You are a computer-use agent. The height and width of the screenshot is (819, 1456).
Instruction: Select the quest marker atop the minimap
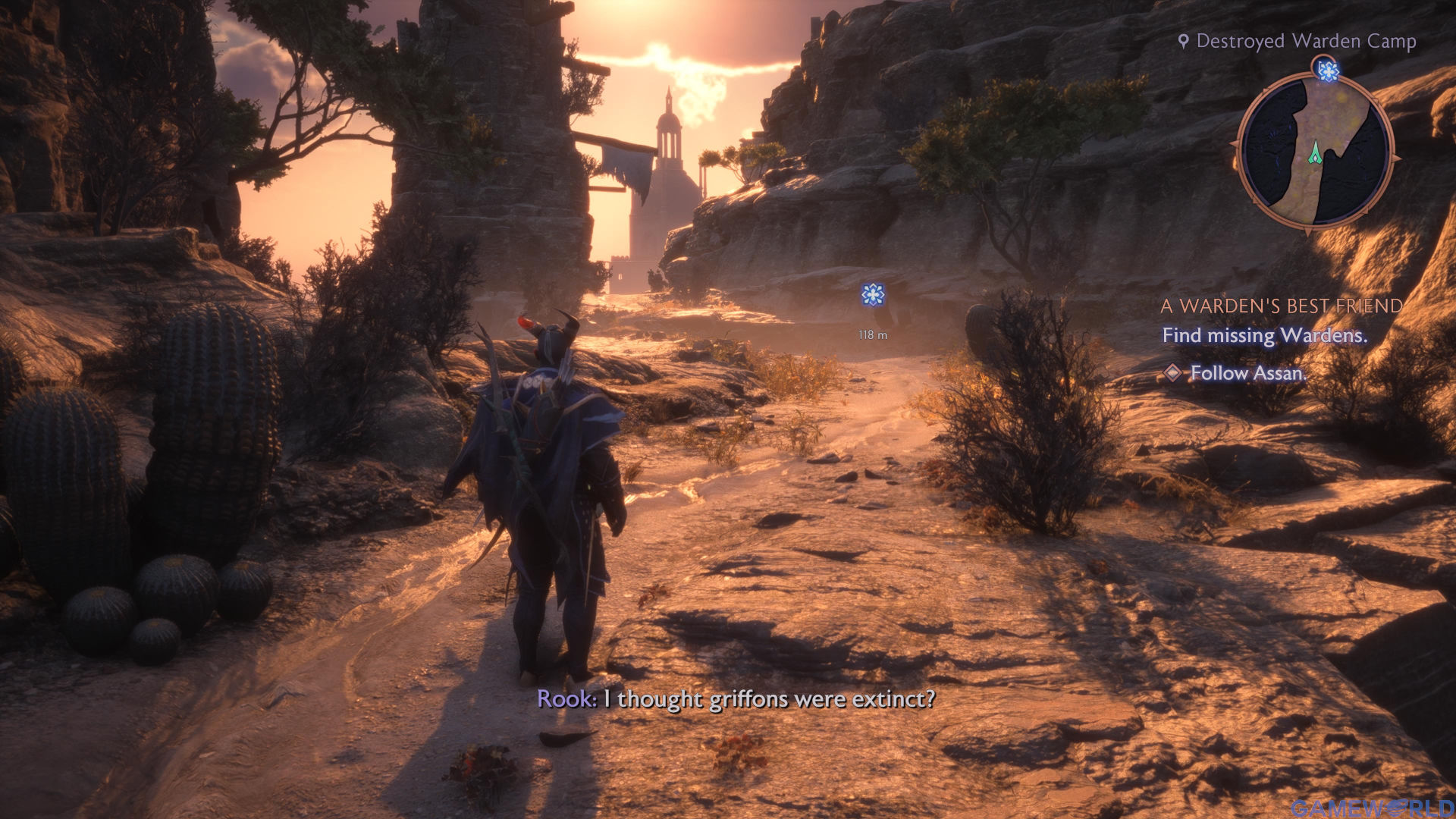[x=1327, y=71]
